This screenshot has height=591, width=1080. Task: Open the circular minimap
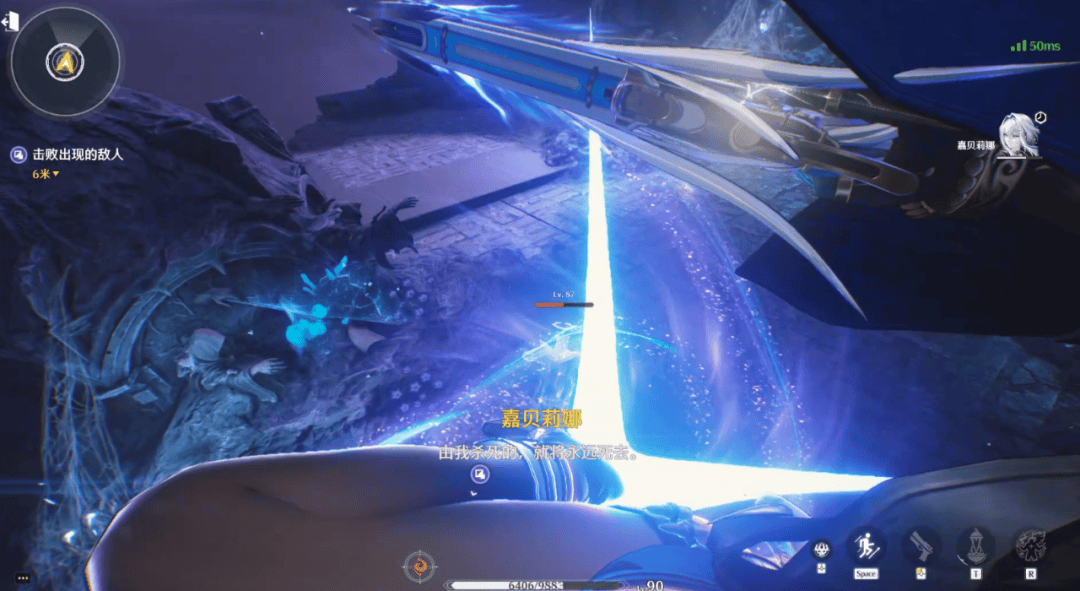click(x=65, y=62)
